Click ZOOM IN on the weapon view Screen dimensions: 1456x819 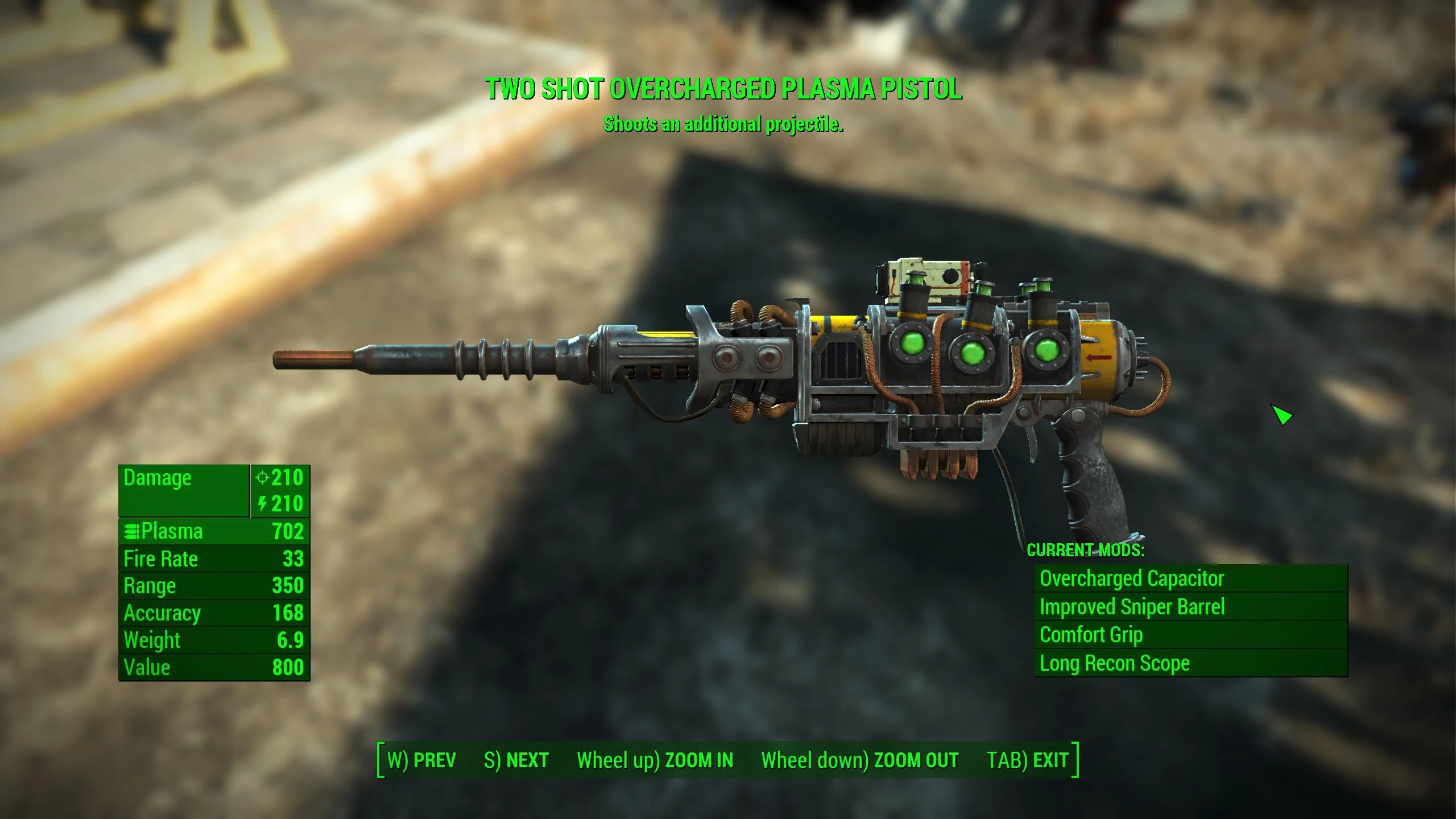[655, 760]
